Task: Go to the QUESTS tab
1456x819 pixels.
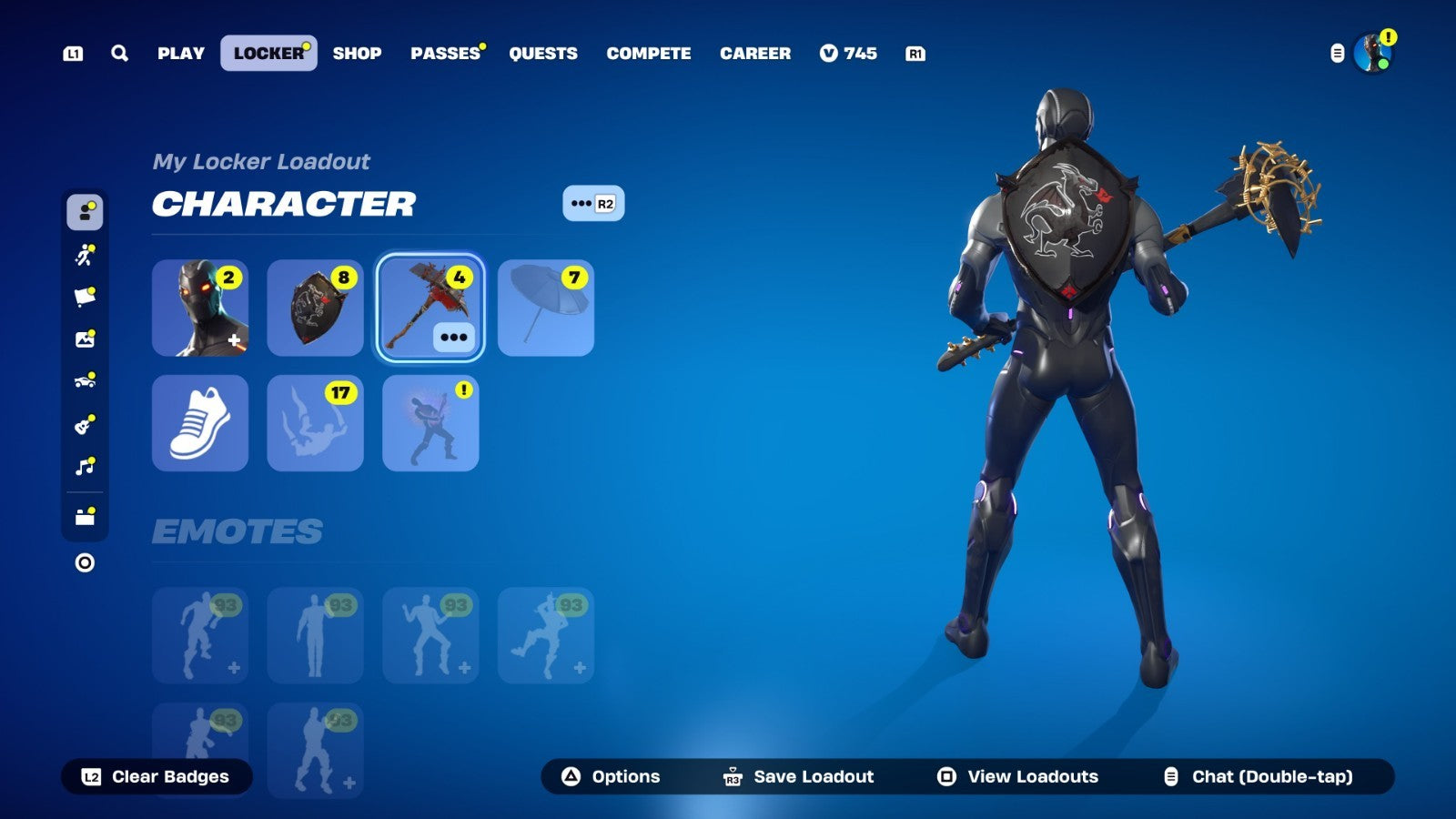Action: click(x=543, y=54)
